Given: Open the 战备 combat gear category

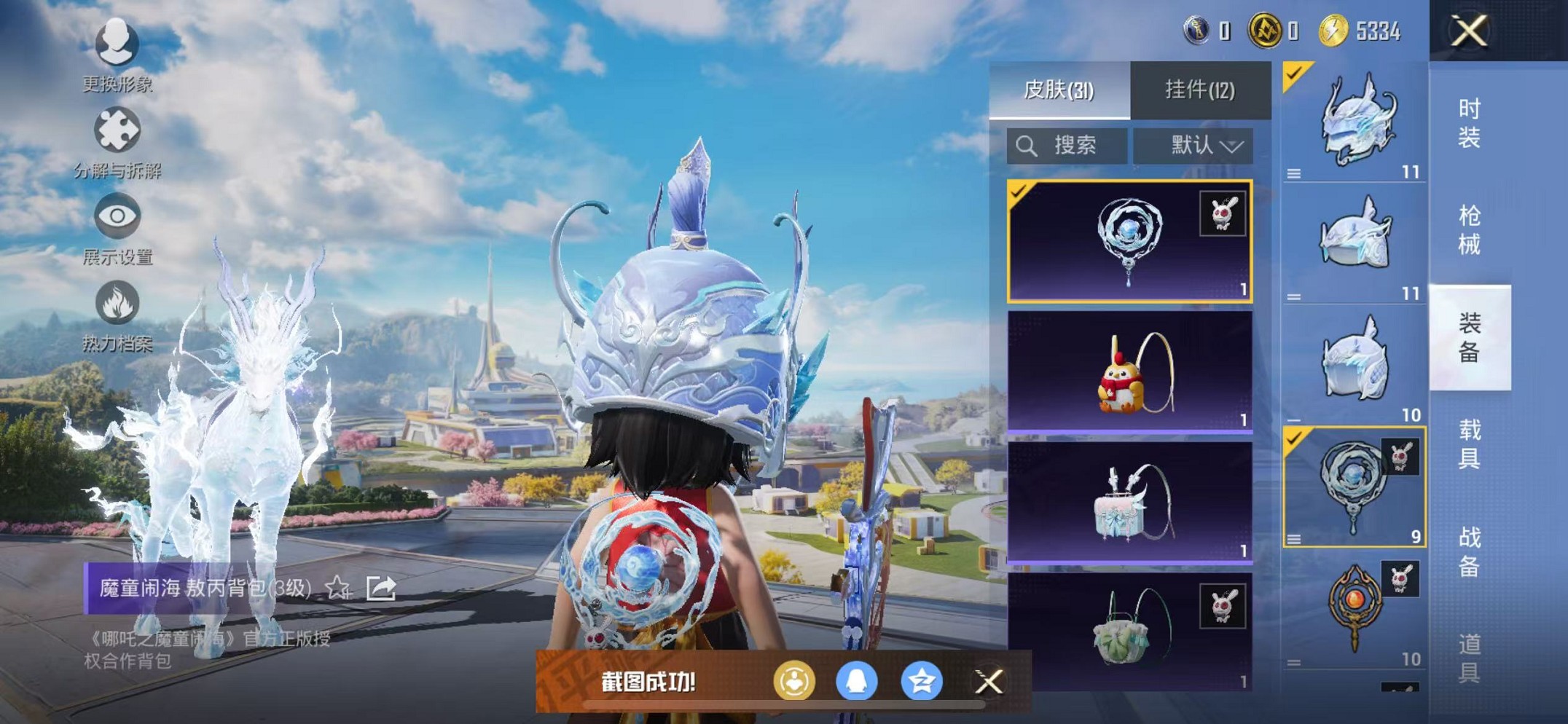Looking at the screenshot, I should tap(1469, 551).
